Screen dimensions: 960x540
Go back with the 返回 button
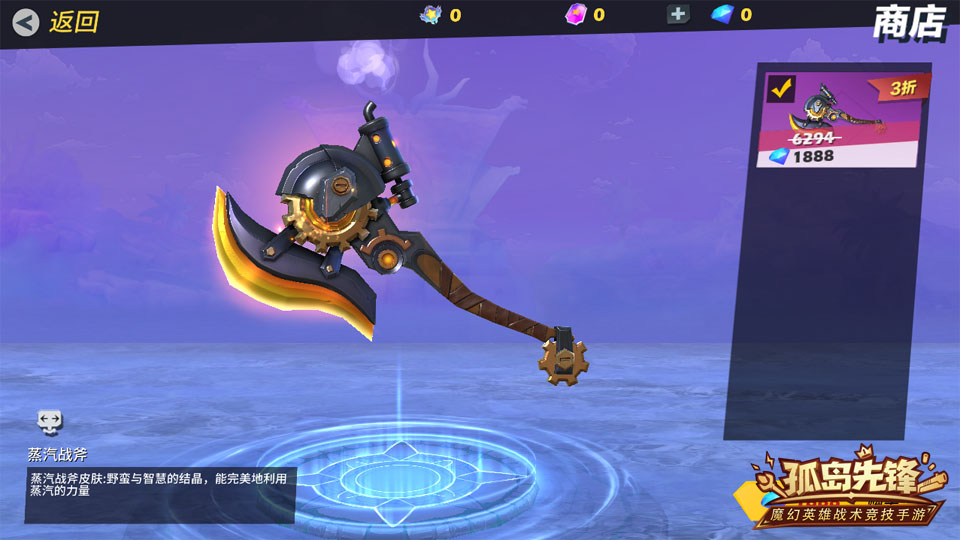[57, 21]
